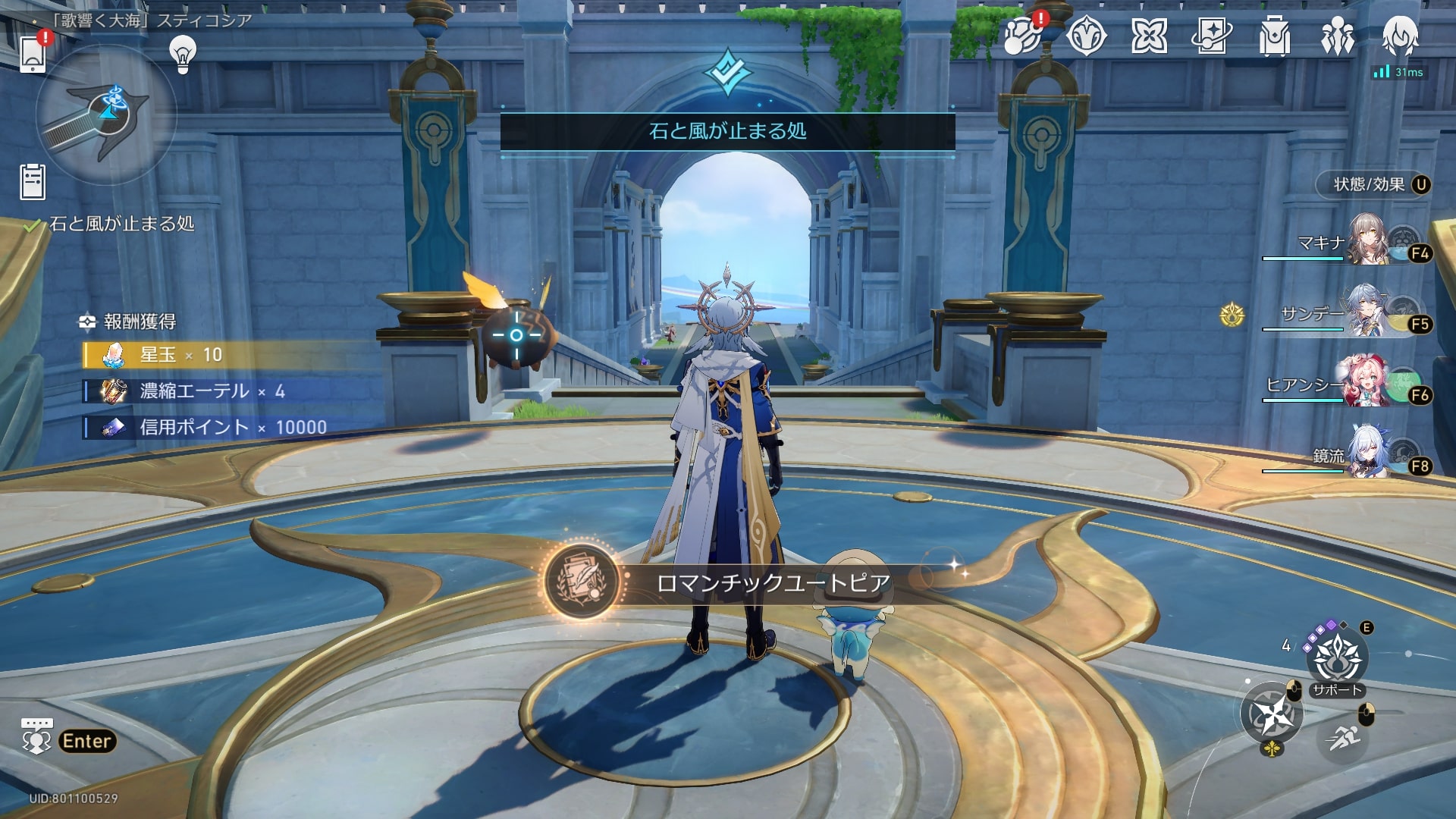Screen dimensions: 1456x819
Task: Toggle the sprint runner button
Action: point(1344,737)
